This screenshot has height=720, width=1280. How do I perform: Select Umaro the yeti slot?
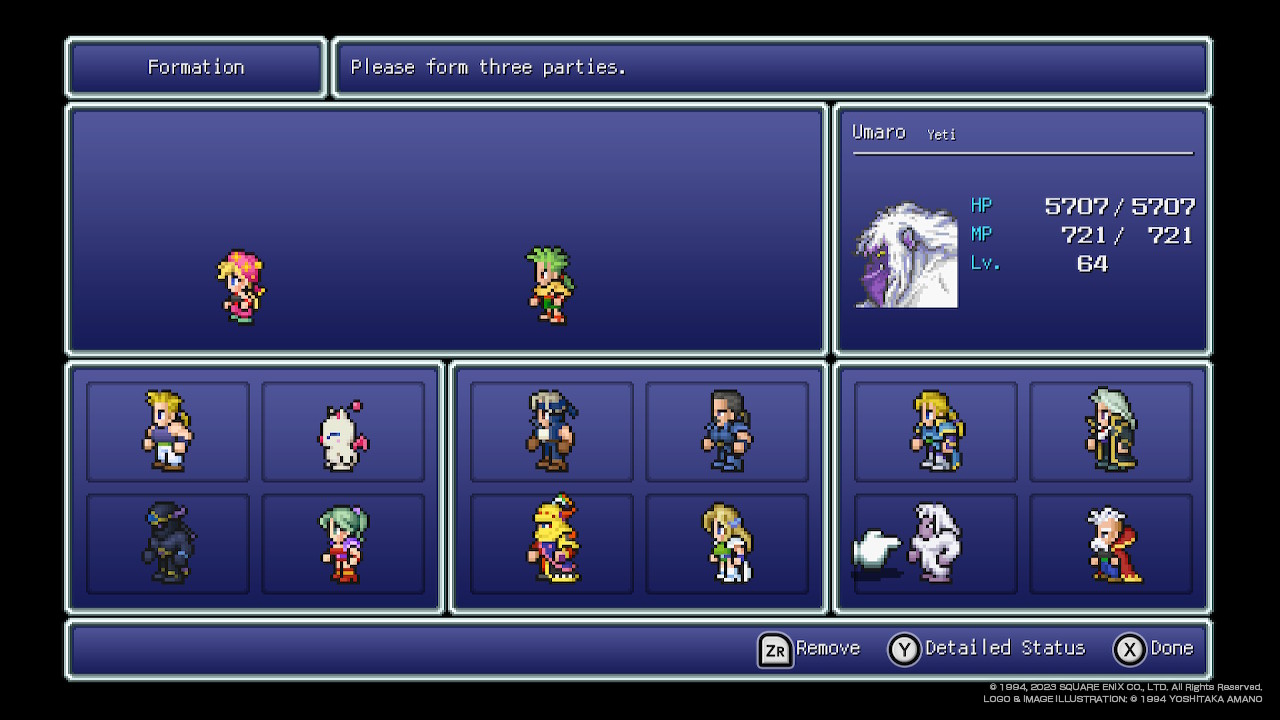936,543
